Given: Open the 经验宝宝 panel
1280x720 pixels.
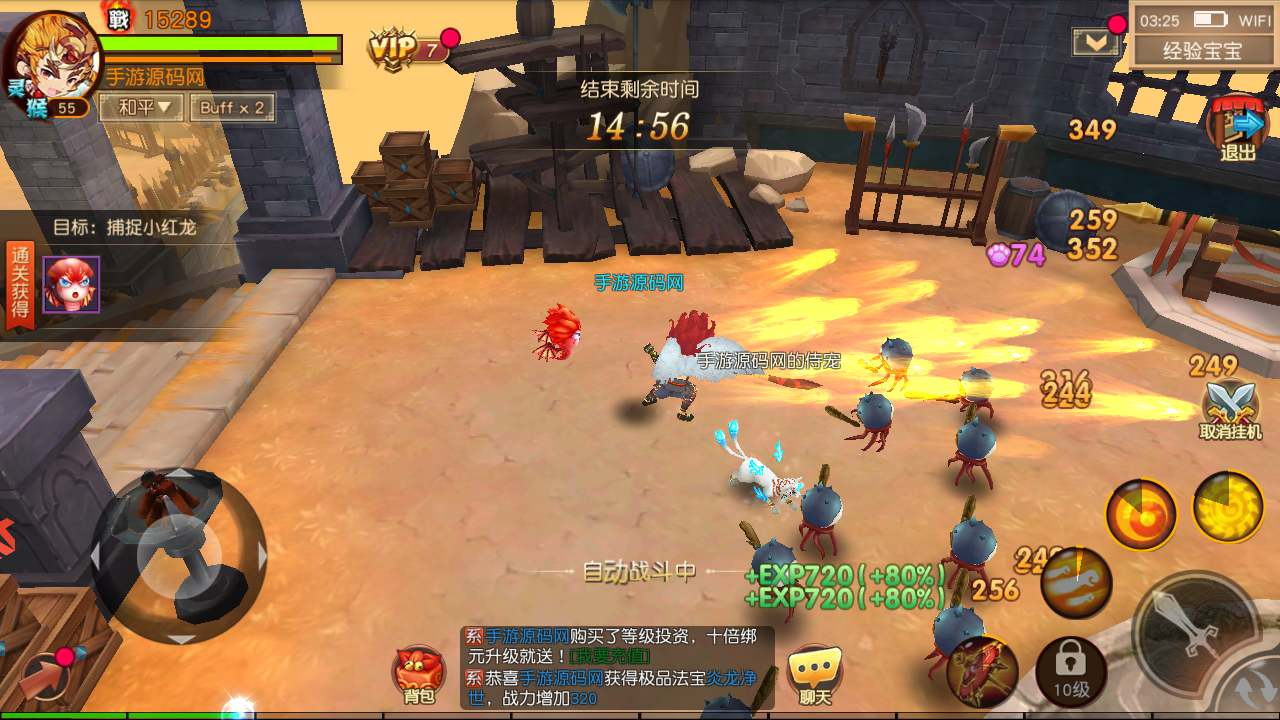Looking at the screenshot, I should coord(1201,50).
